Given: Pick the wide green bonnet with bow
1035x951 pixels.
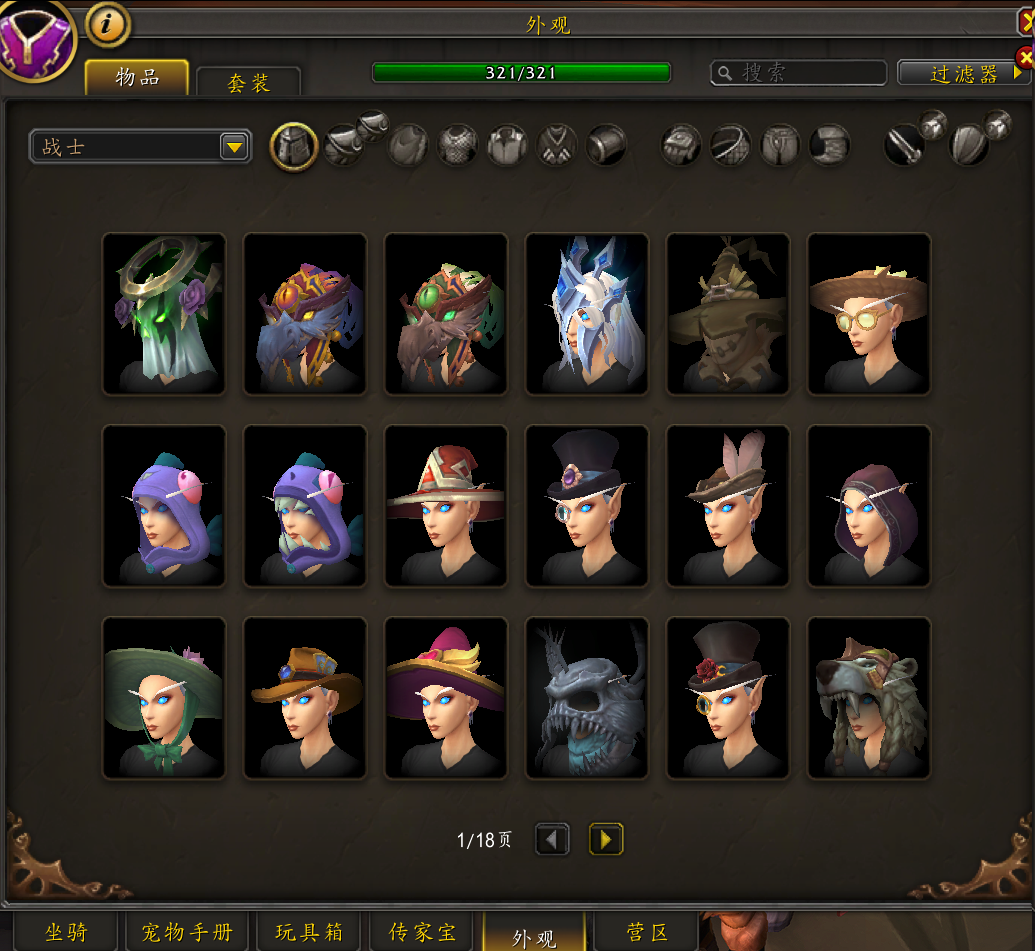Looking at the screenshot, I should [164, 698].
